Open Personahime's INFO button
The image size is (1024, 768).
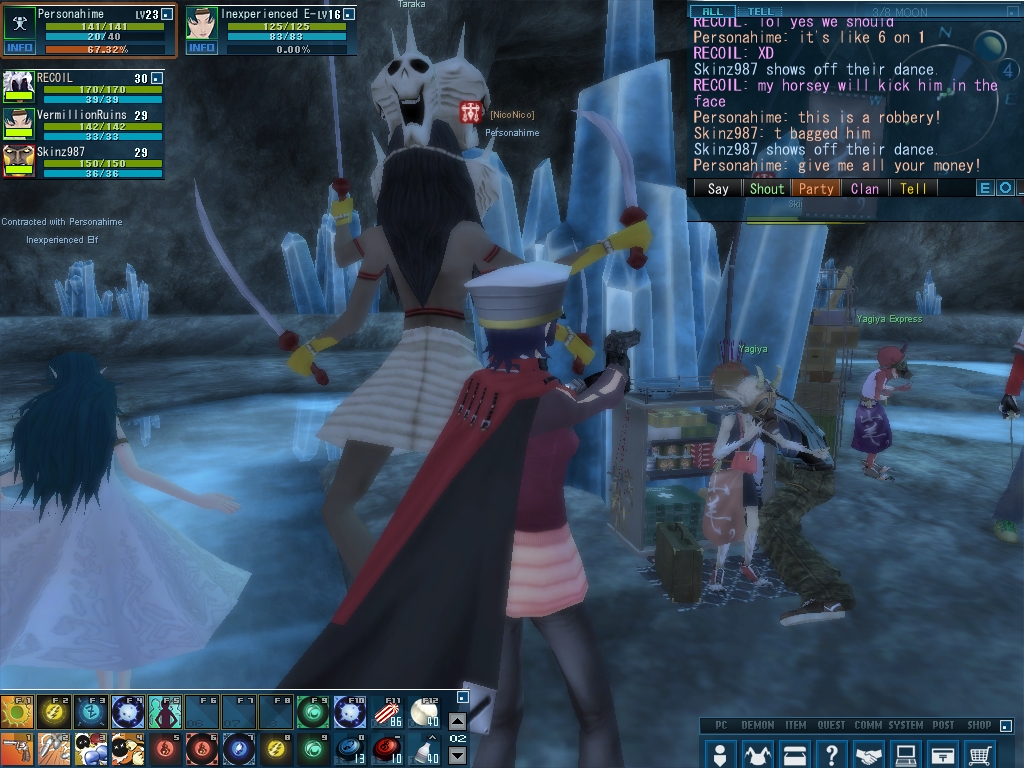[19, 47]
